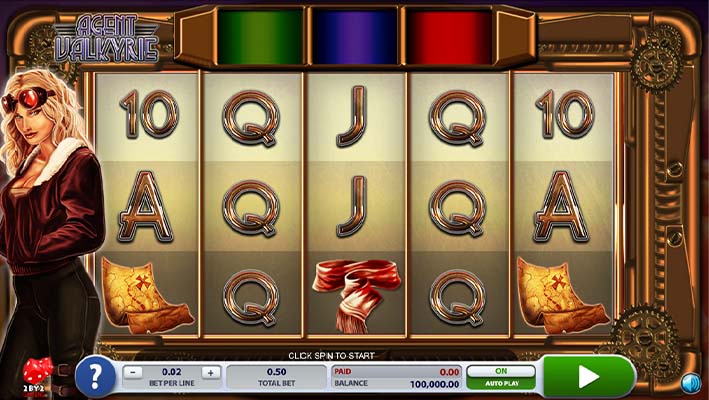Image resolution: width=709 pixels, height=400 pixels.
Task: Decrease the bet per line with minus
Action: point(133,372)
